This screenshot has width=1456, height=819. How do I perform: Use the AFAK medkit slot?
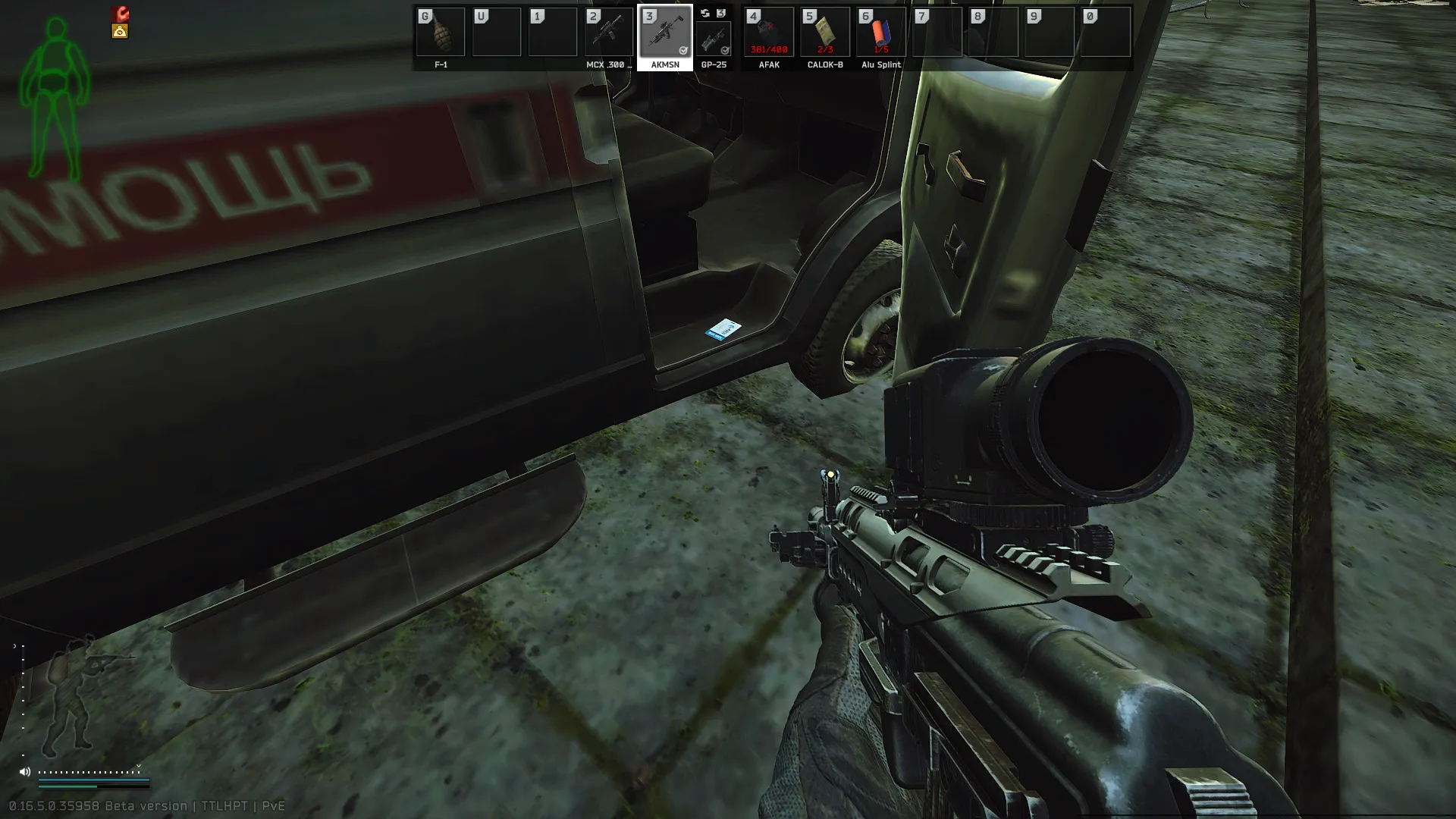(x=769, y=33)
